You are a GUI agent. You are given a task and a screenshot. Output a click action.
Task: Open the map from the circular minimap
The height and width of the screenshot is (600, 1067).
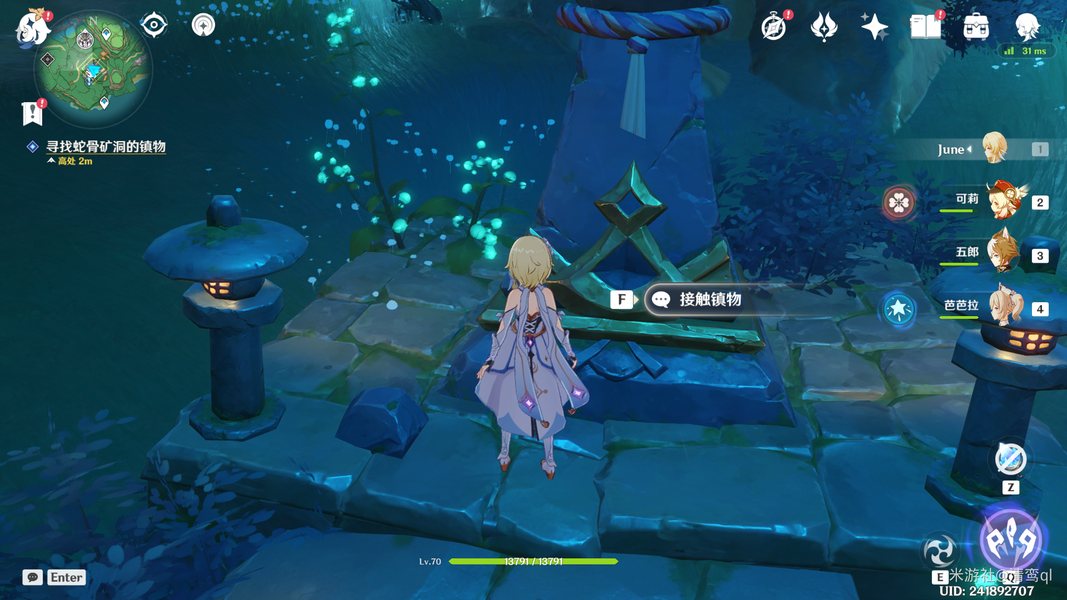point(93,68)
